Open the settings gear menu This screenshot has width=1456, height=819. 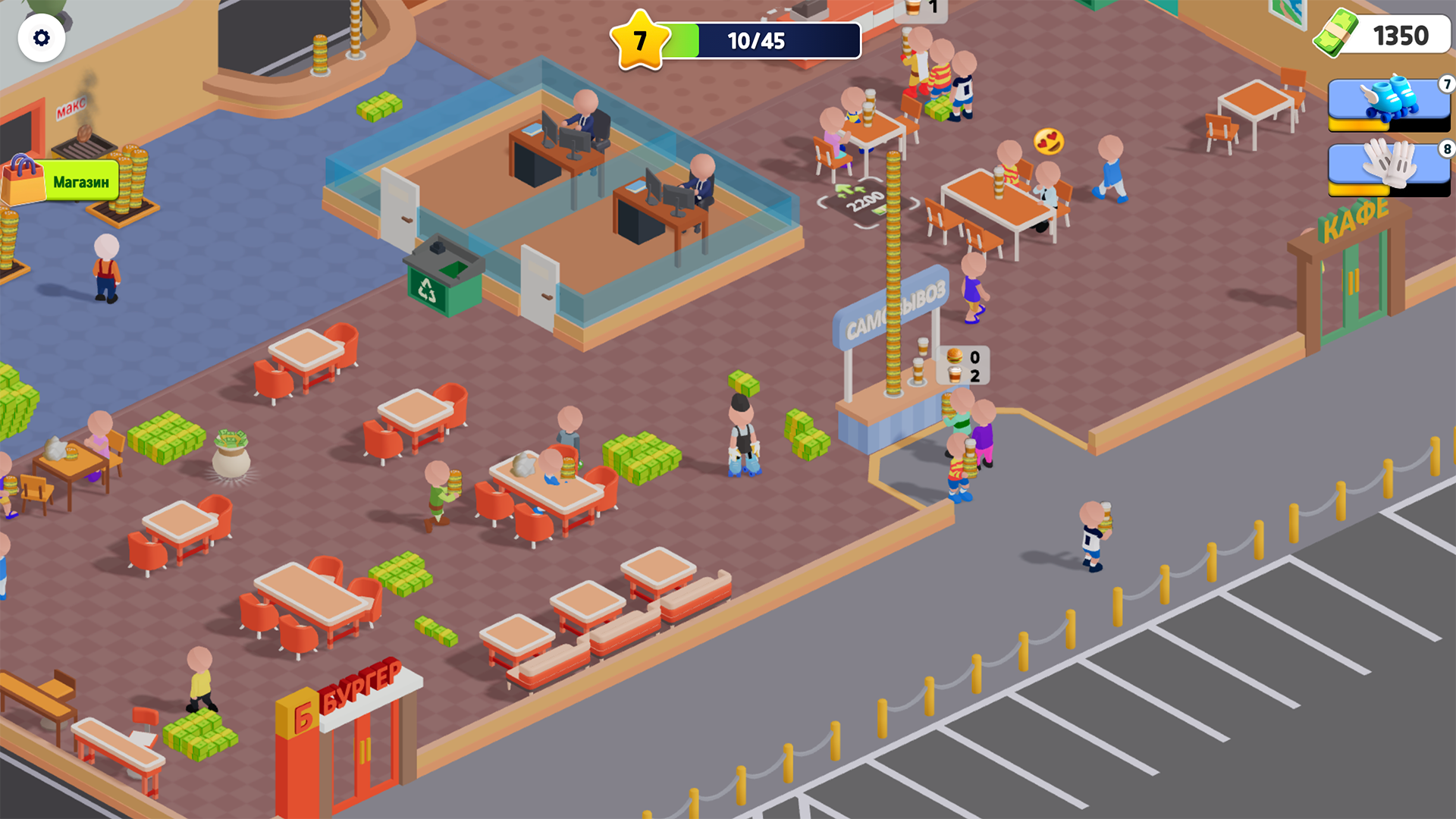point(42,36)
